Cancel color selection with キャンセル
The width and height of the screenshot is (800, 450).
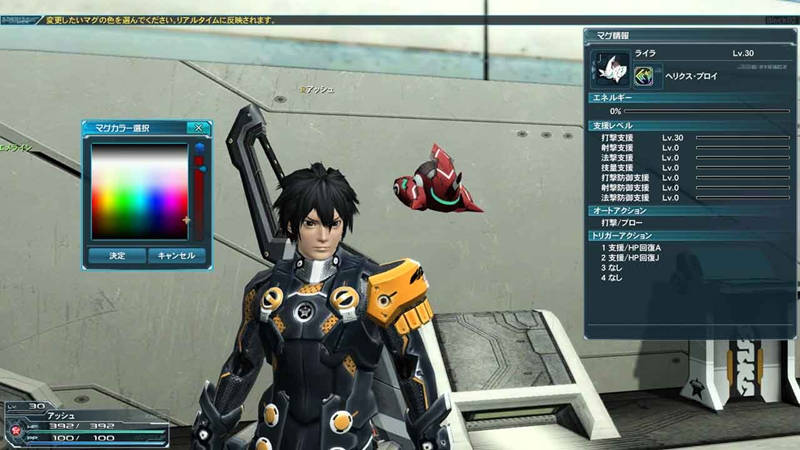tap(176, 256)
